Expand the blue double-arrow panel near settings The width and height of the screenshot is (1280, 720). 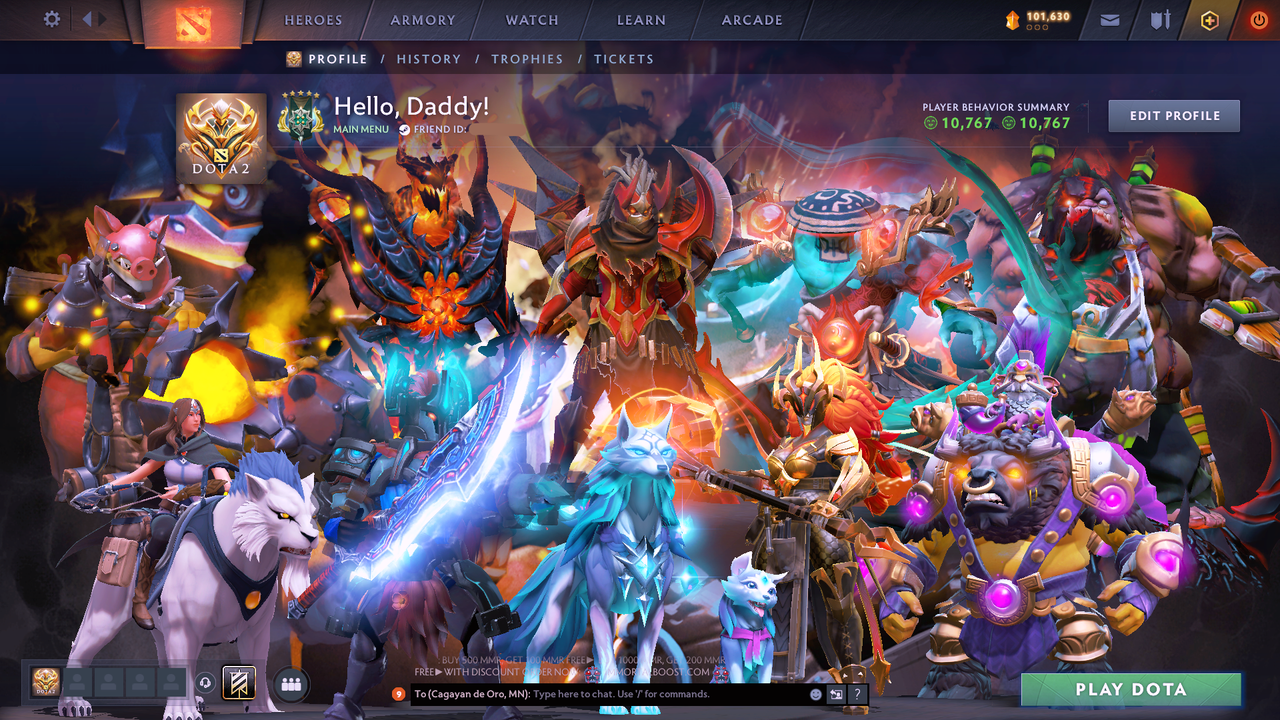92,18
